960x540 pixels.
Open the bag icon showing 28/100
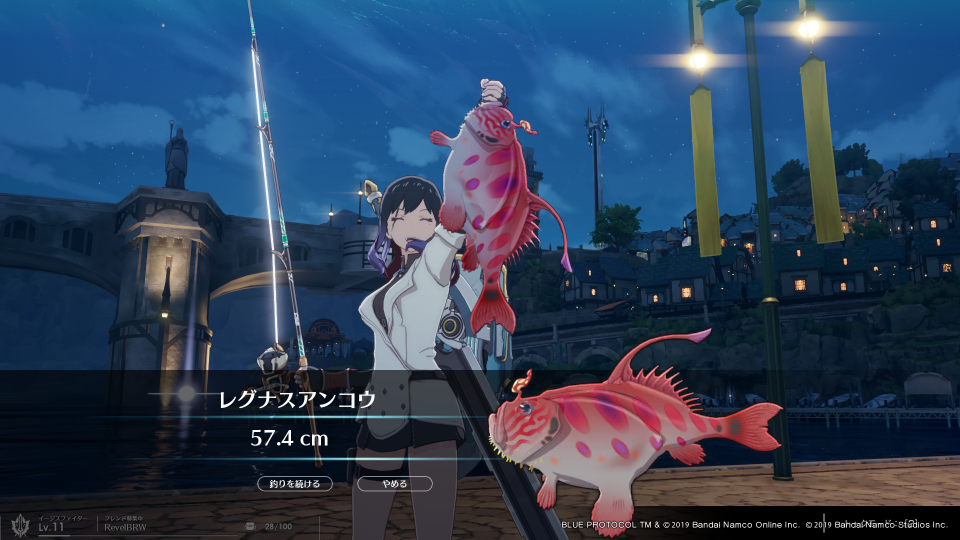(252, 525)
